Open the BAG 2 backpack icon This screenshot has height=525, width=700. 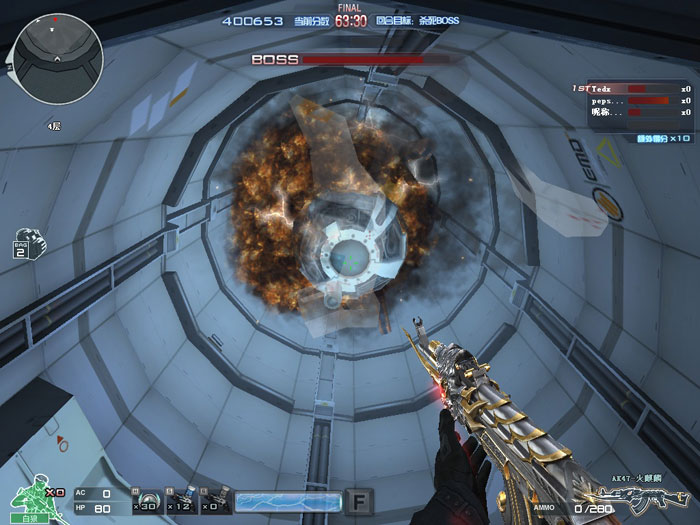(23, 243)
